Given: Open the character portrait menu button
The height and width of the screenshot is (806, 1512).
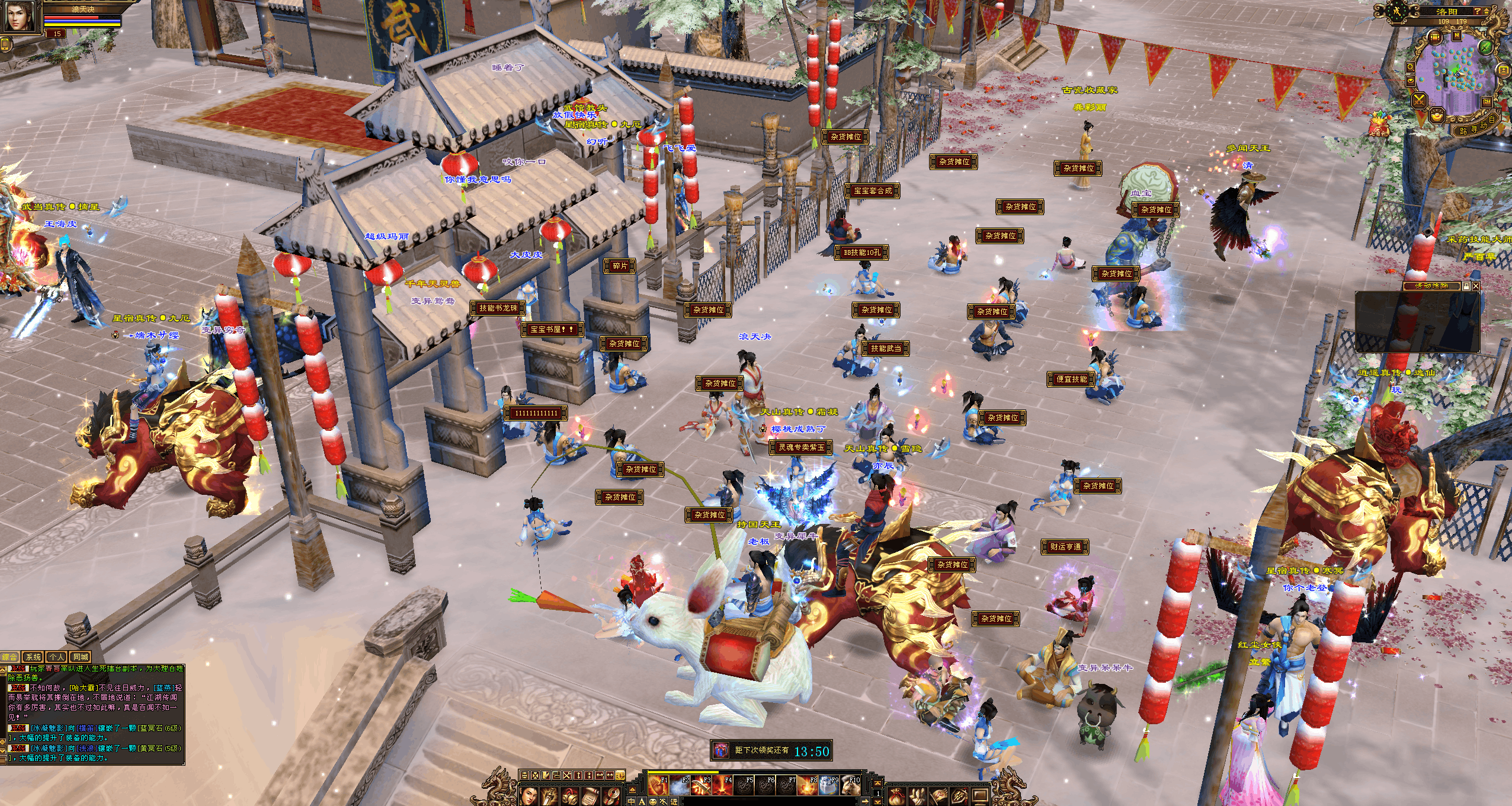Looking at the screenshot, I should click(x=530, y=795).
